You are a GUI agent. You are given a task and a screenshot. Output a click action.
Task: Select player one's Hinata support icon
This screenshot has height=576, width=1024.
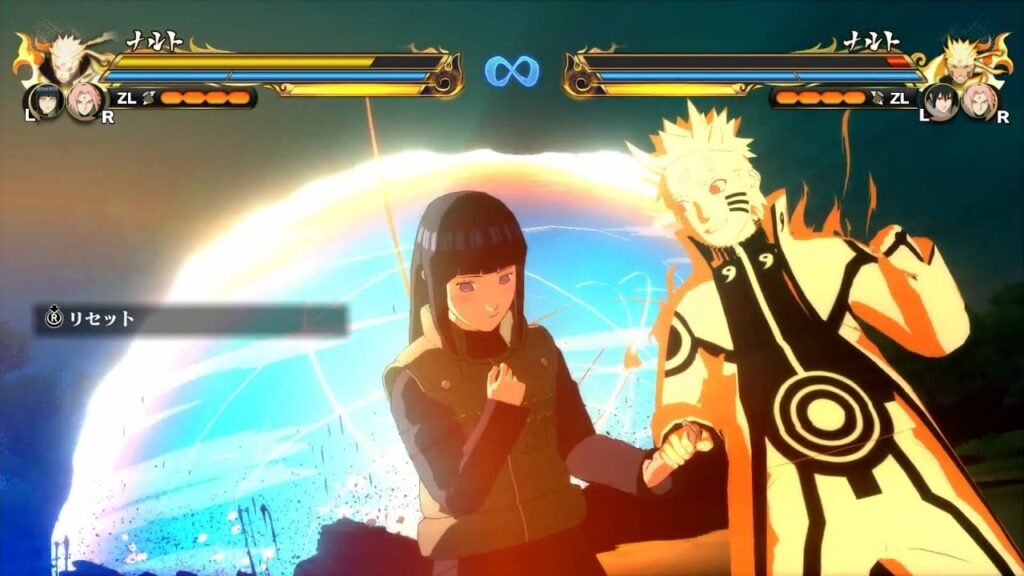45,101
